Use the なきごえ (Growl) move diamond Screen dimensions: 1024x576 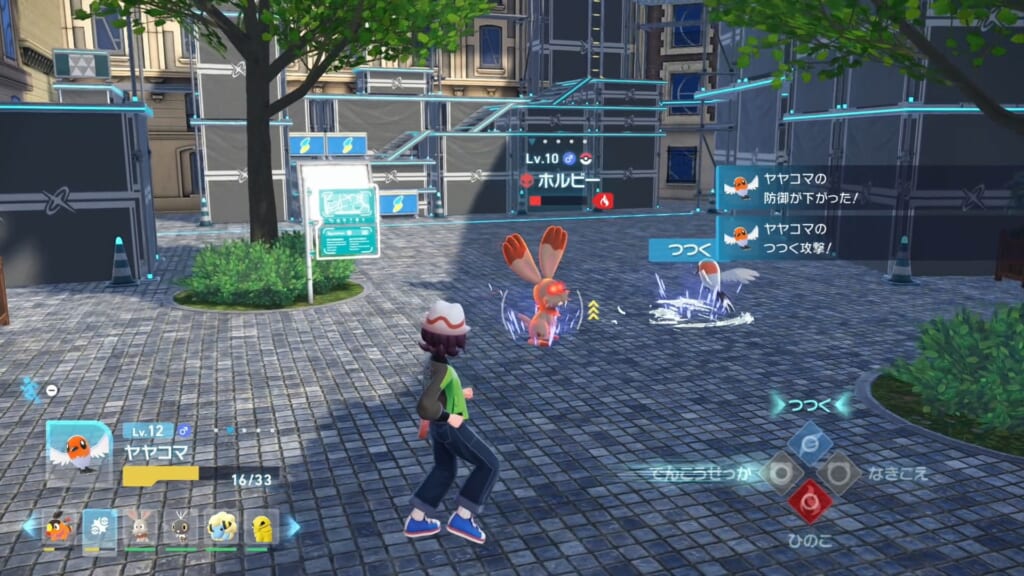pyautogui.click(x=838, y=472)
